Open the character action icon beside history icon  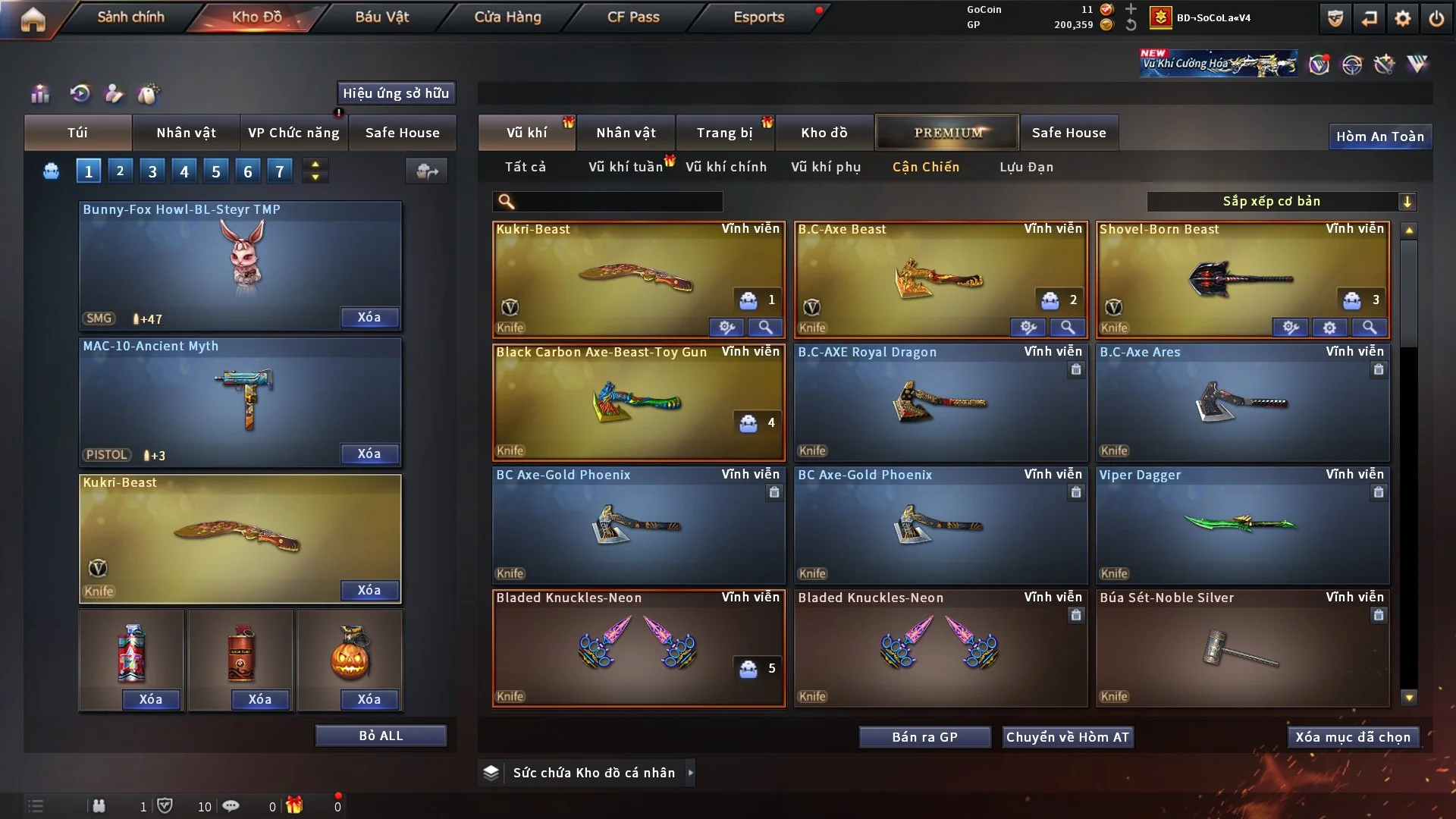click(114, 94)
